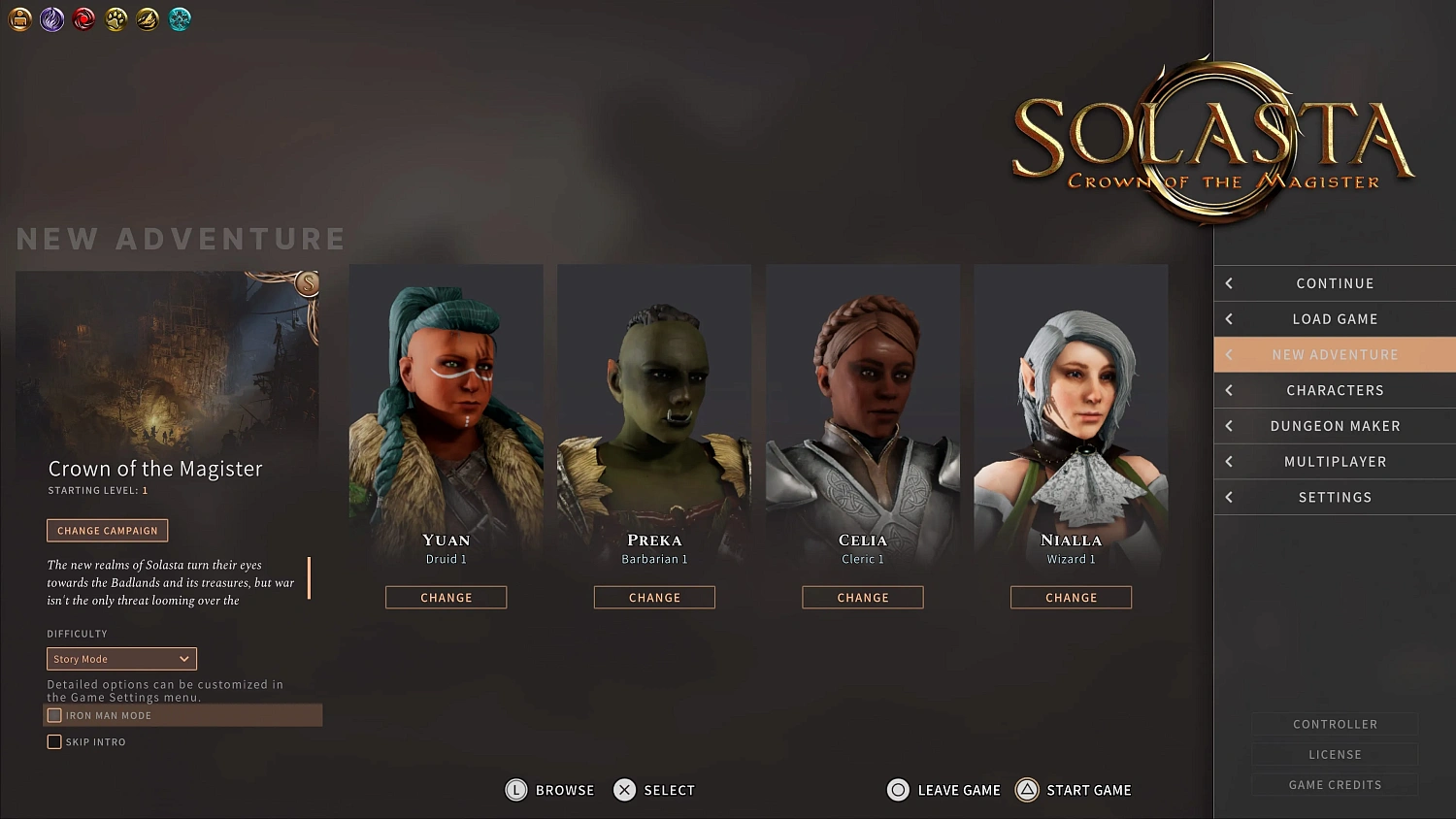Click the Select cross button icon at bottom

coord(624,790)
